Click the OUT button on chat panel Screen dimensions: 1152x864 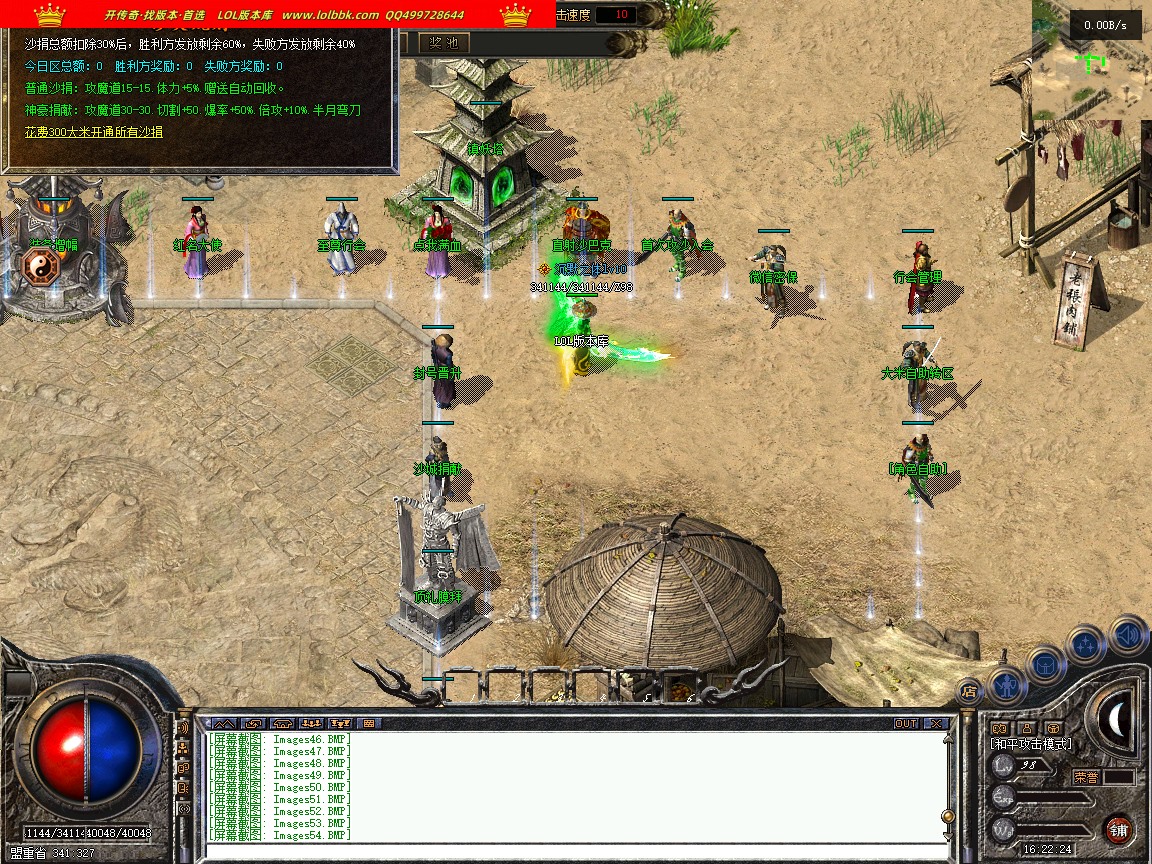(x=905, y=723)
